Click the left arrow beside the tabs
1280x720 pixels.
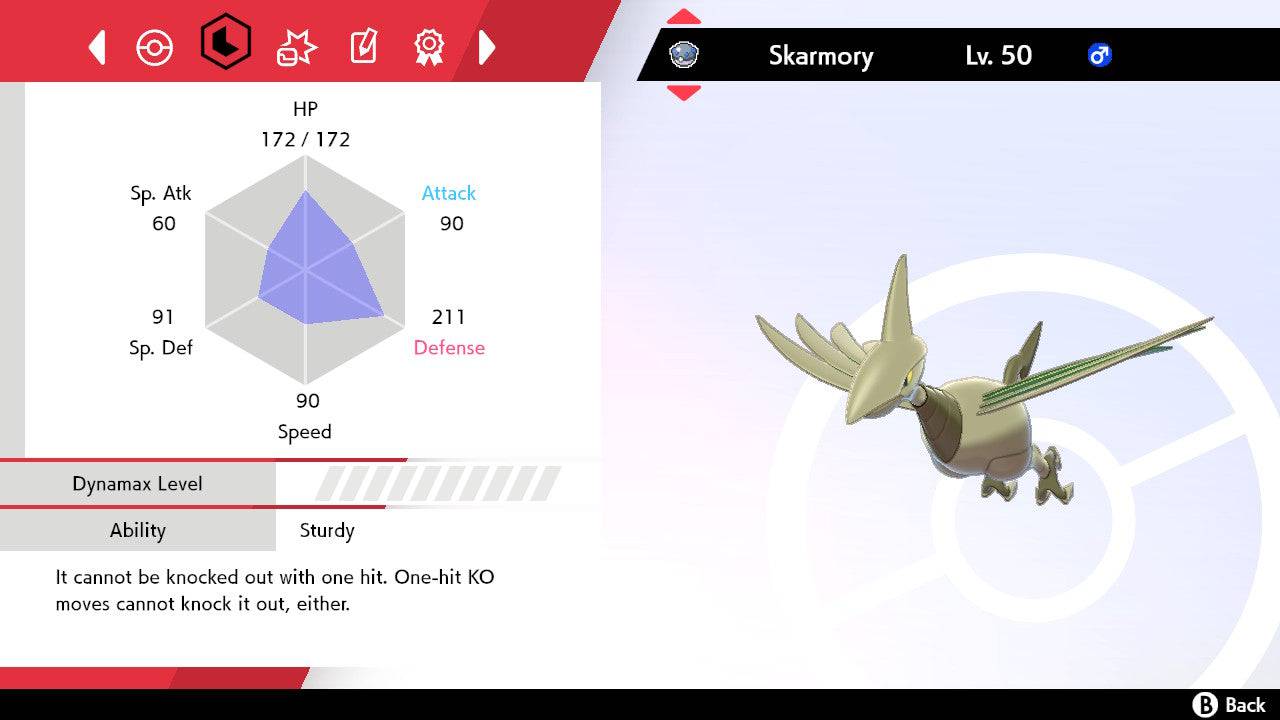point(97,47)
